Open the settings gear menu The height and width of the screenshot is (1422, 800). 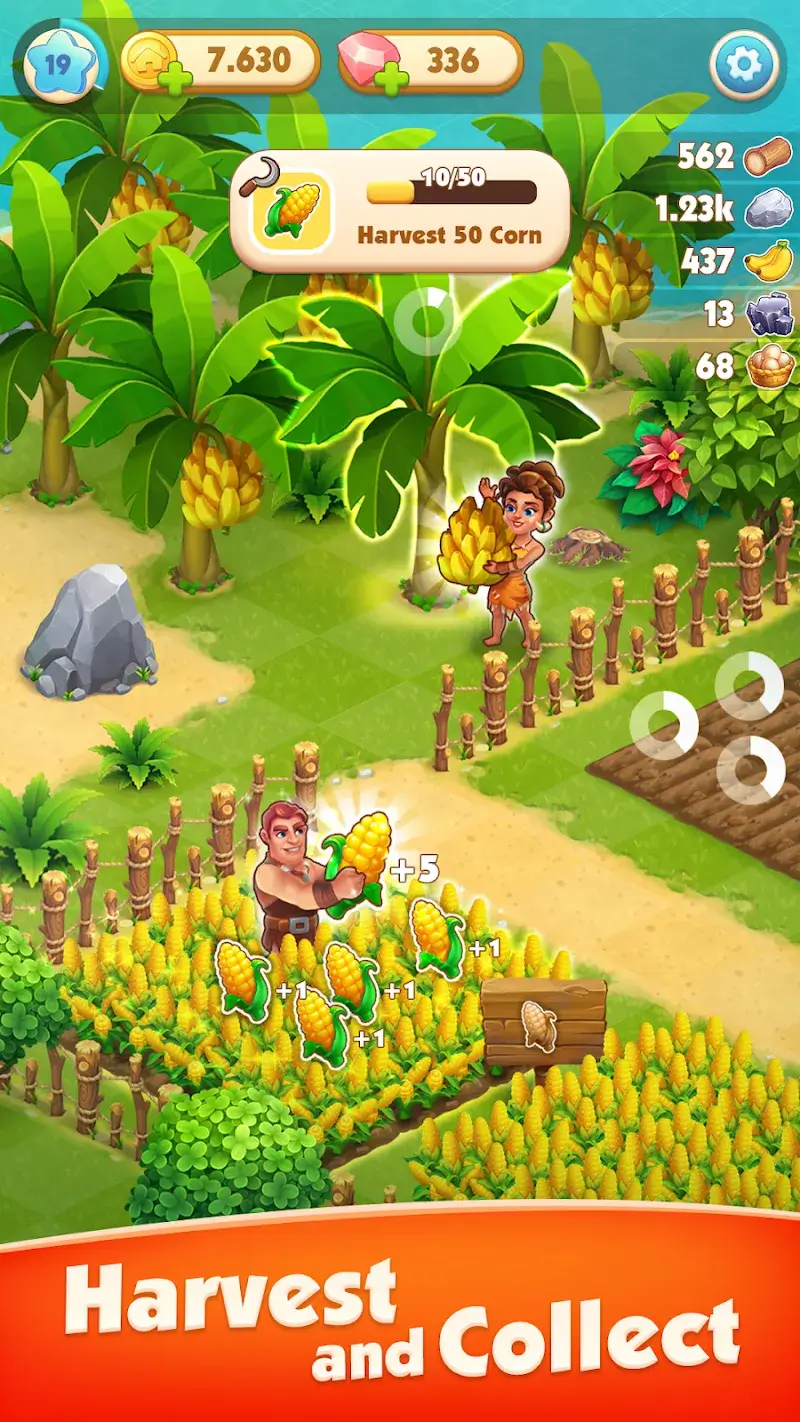tap(743, 66)
